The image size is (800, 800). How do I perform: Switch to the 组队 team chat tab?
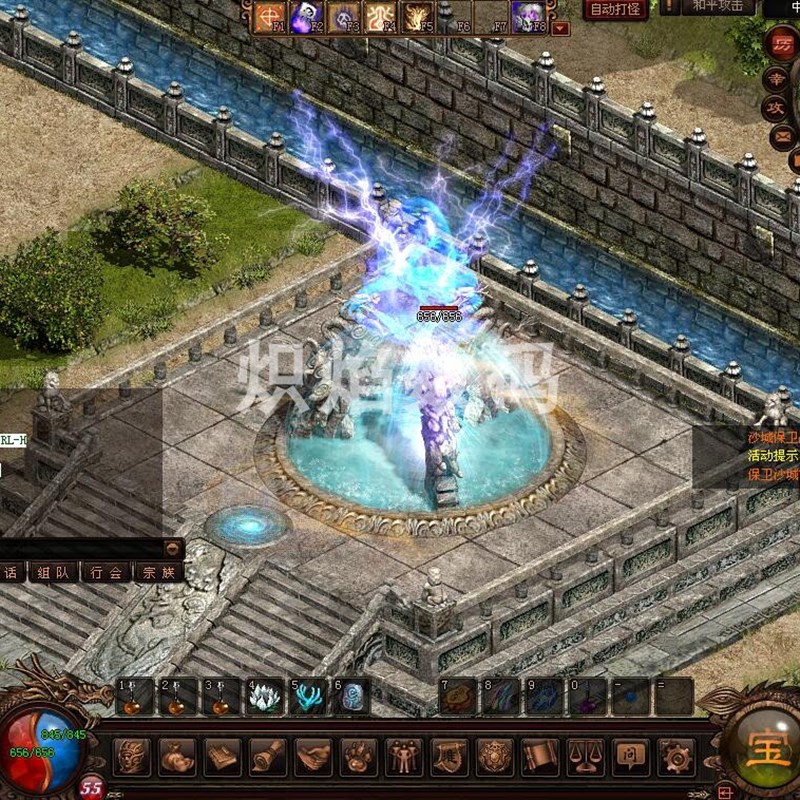[x=53, y=573]
